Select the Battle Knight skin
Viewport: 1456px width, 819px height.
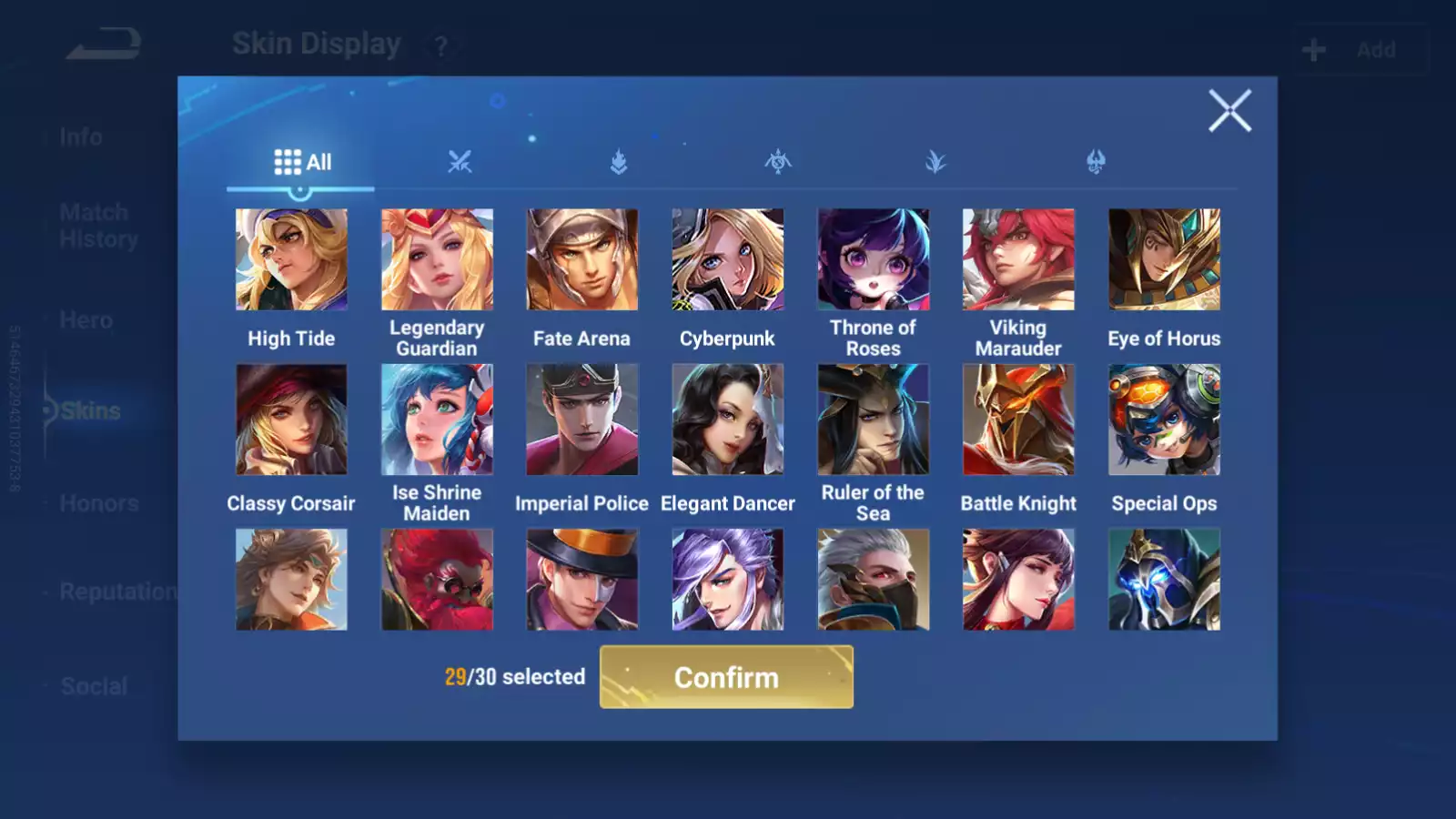tap(1018, 420)
